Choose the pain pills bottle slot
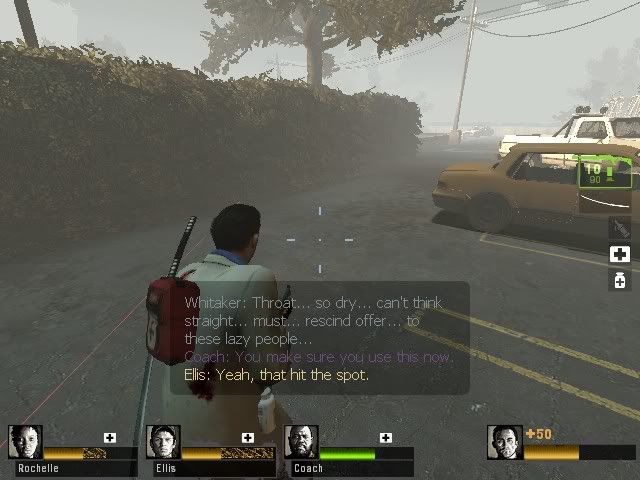Screen dimensions: 640x480 pyautogui.click(x=619, y=281)
